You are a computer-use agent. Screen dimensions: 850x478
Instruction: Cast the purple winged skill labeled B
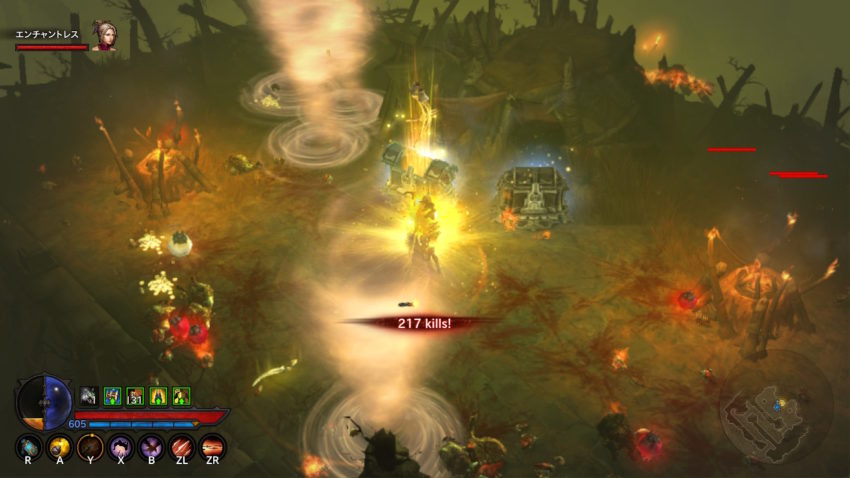click(x=151, y=446)
